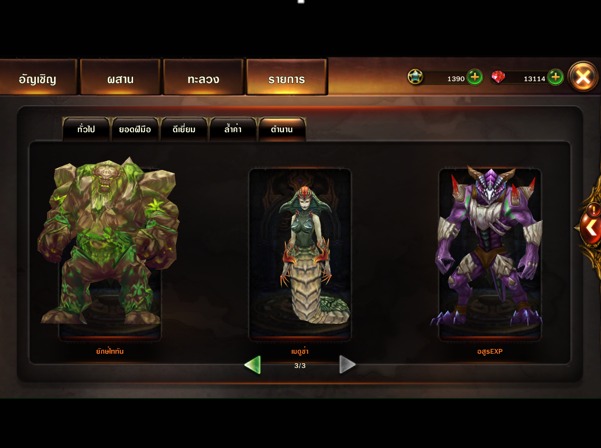
Task: Choose the Medusa snake-woman card
Action: [x=300, y=255]
